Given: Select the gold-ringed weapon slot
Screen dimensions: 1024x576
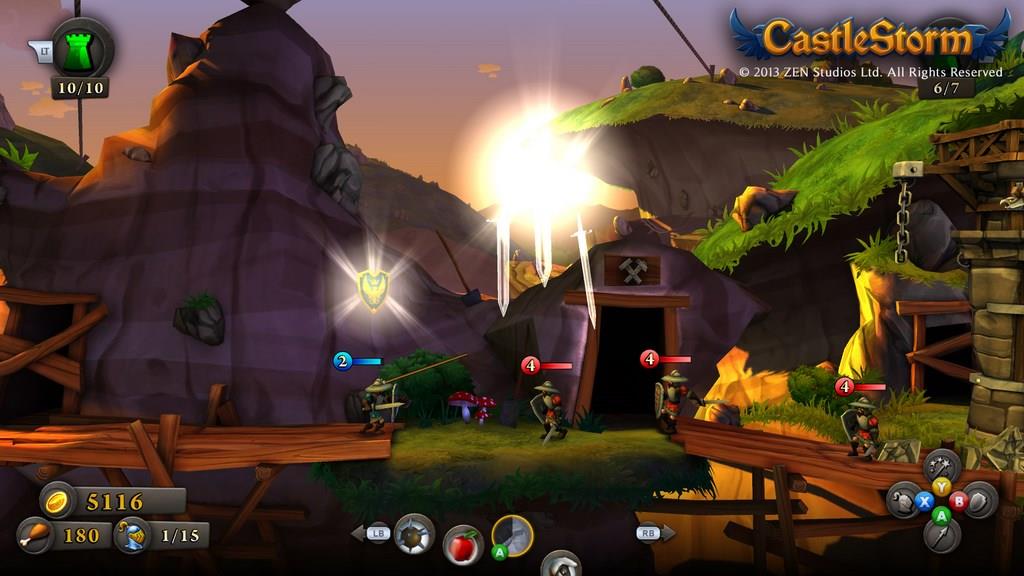Looking at the screenshot, I should pyautogui.click(x=512, y=536).
